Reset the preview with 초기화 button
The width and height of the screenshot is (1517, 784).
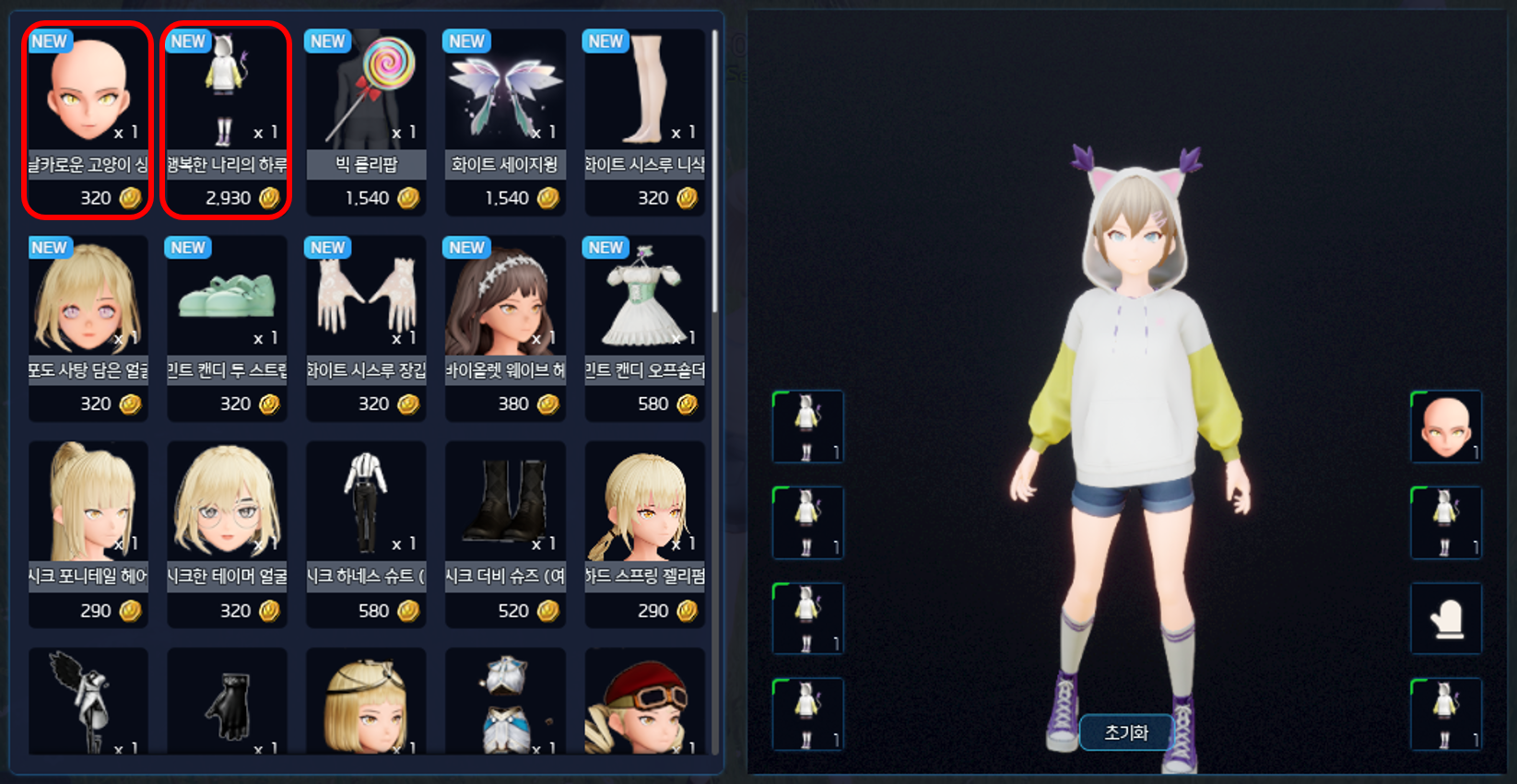pyautogui.click(x=1126, y=733)
